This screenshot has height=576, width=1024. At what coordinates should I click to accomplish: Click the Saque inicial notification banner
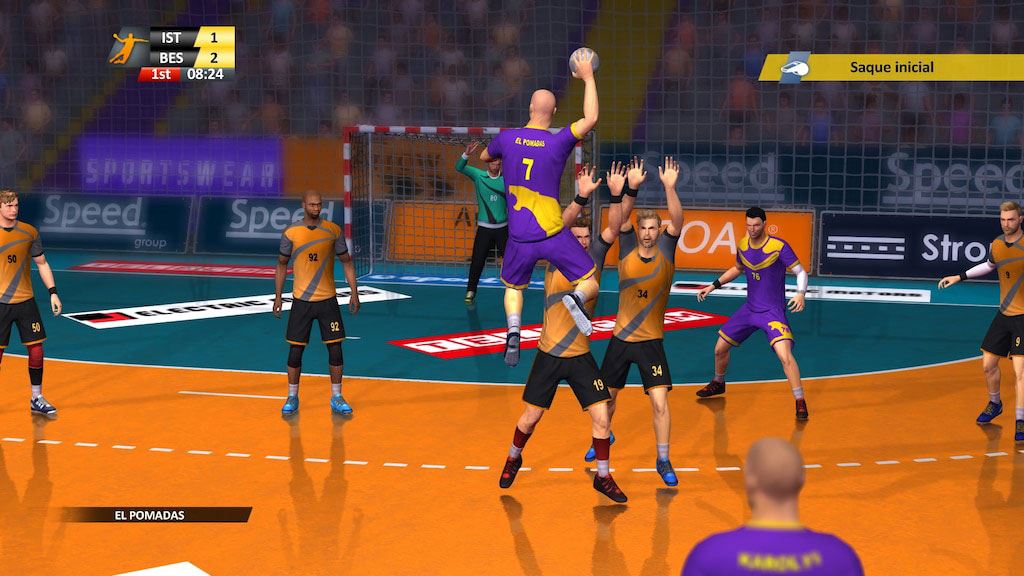point(892,67)
